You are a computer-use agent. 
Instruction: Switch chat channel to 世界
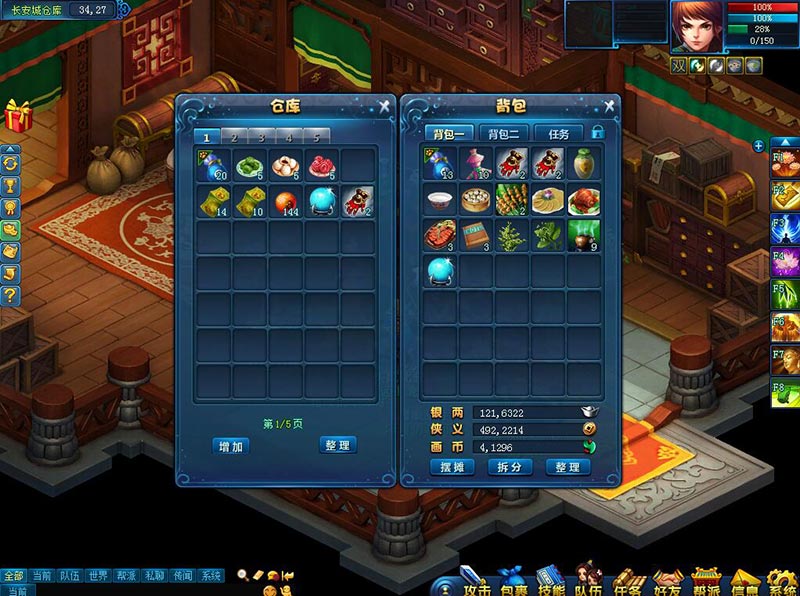[x=97, y=576]
